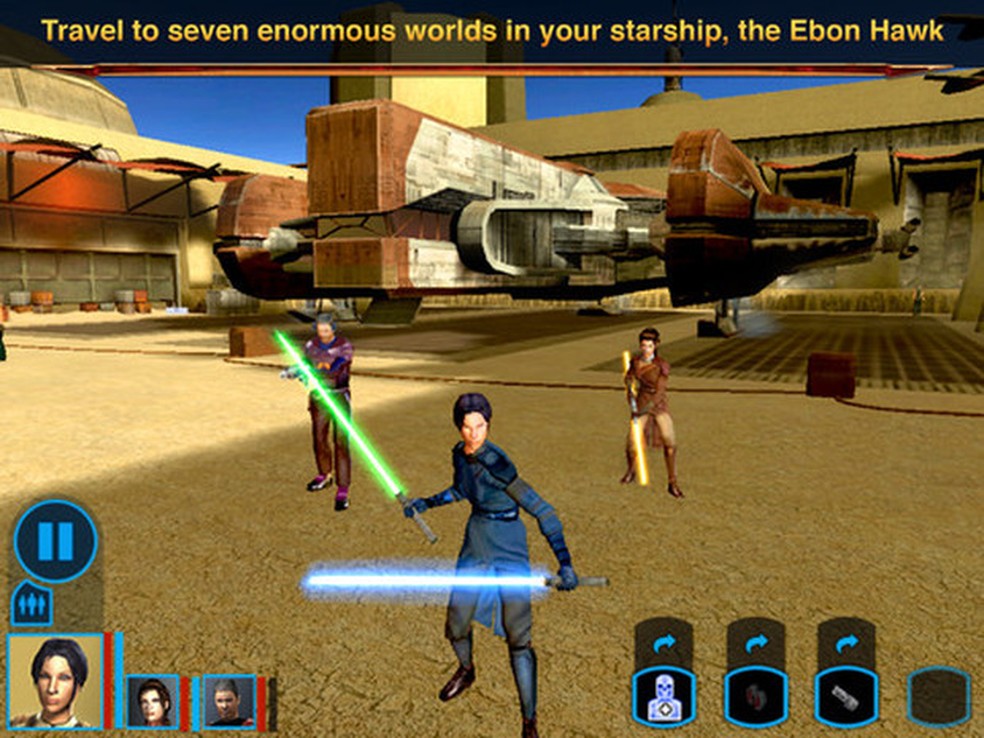Cycle options above the grey device slot
The width and height of the screenshot is (984, 738).
846,643
